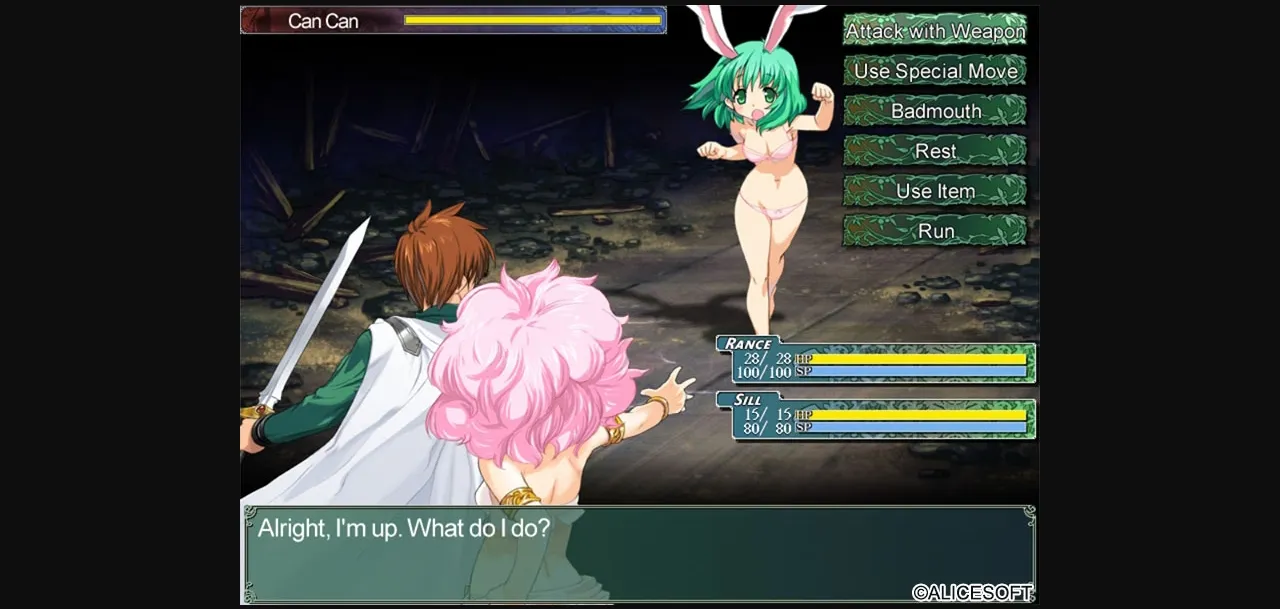Open the Use Item command

pyautogui.click(x=935, y=191)
